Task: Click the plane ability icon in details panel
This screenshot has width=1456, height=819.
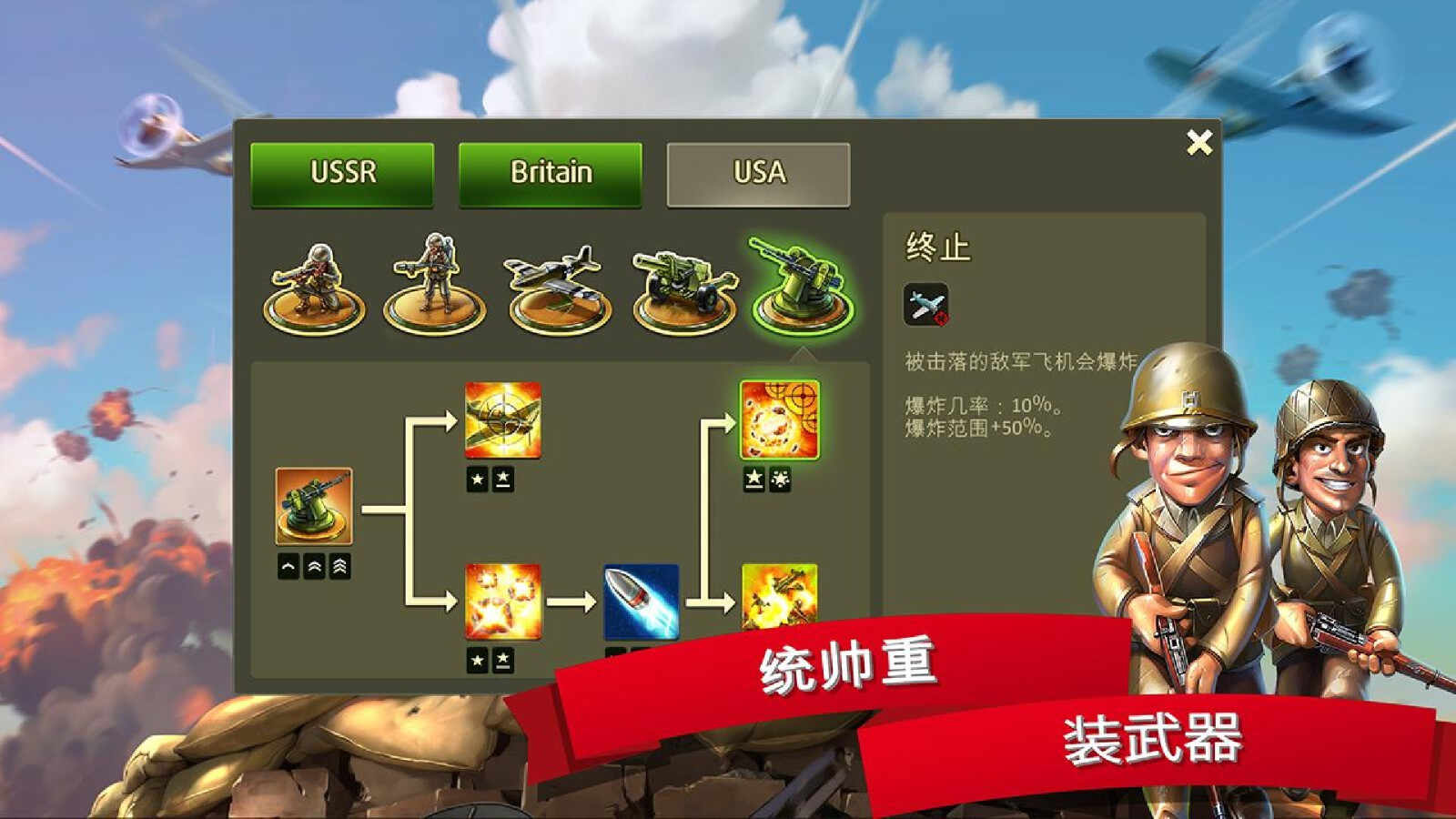Action: click(925, 306)
